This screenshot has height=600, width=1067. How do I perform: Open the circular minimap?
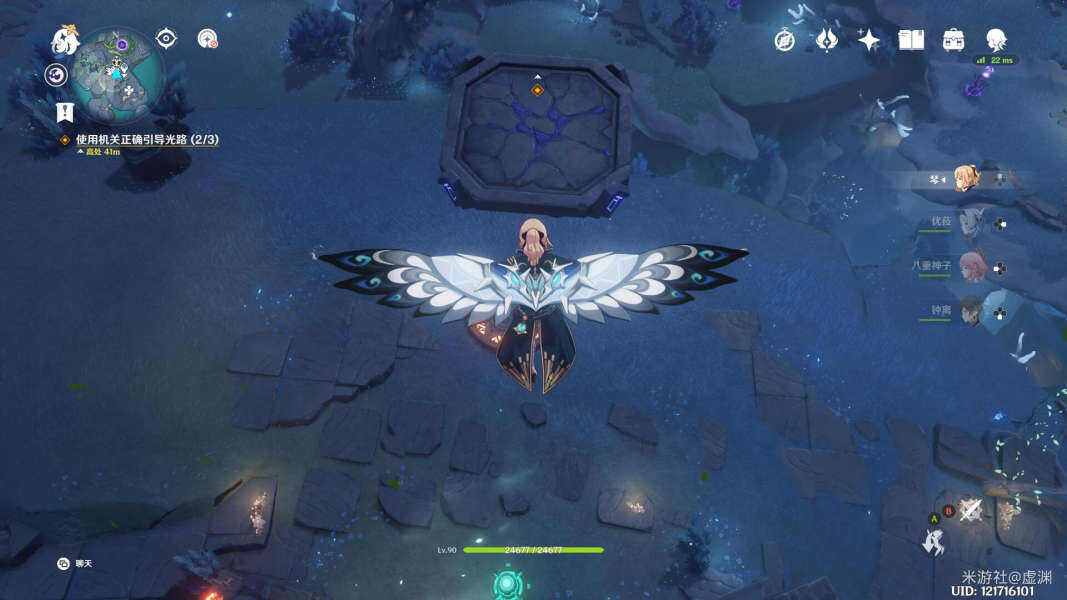click(x=117, y=73)
